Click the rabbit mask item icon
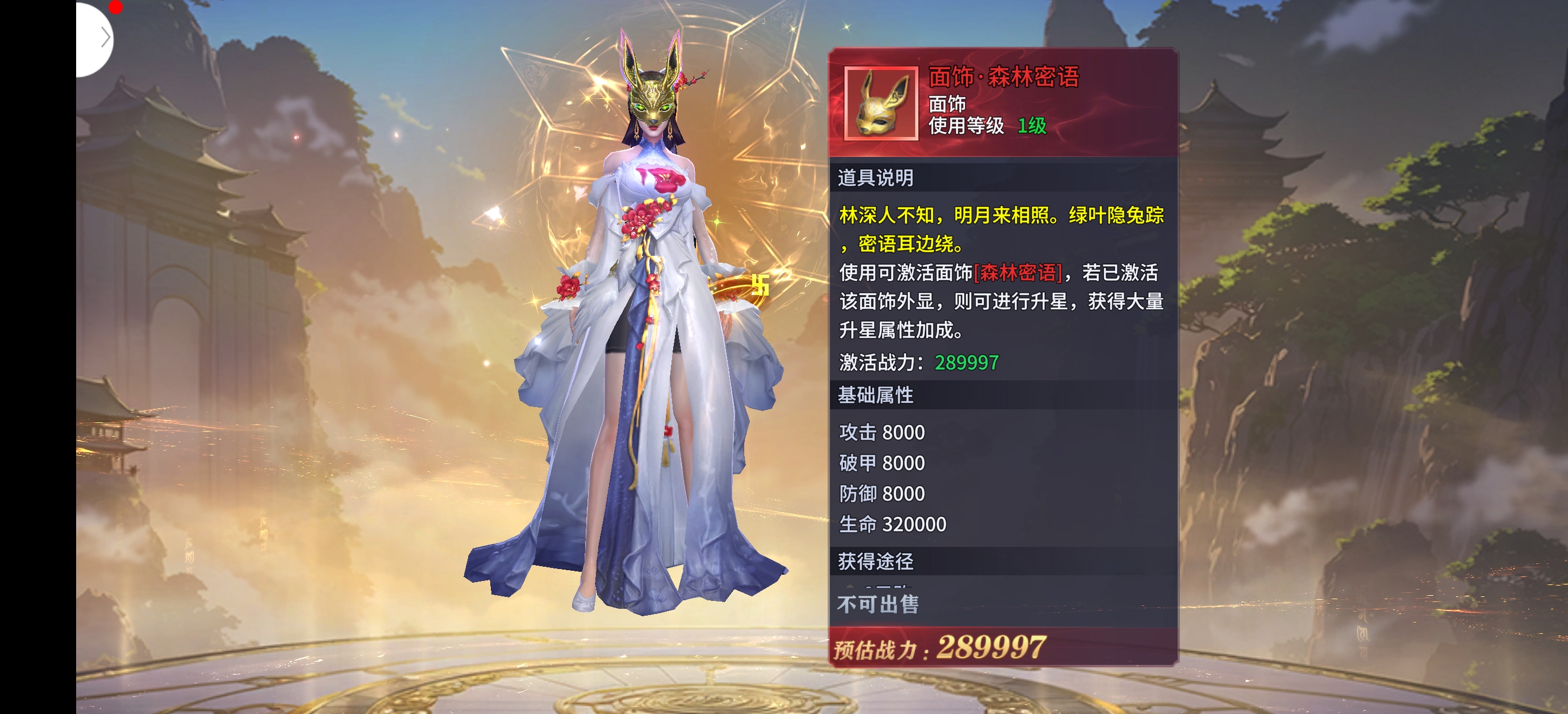 tap(881, 103)
